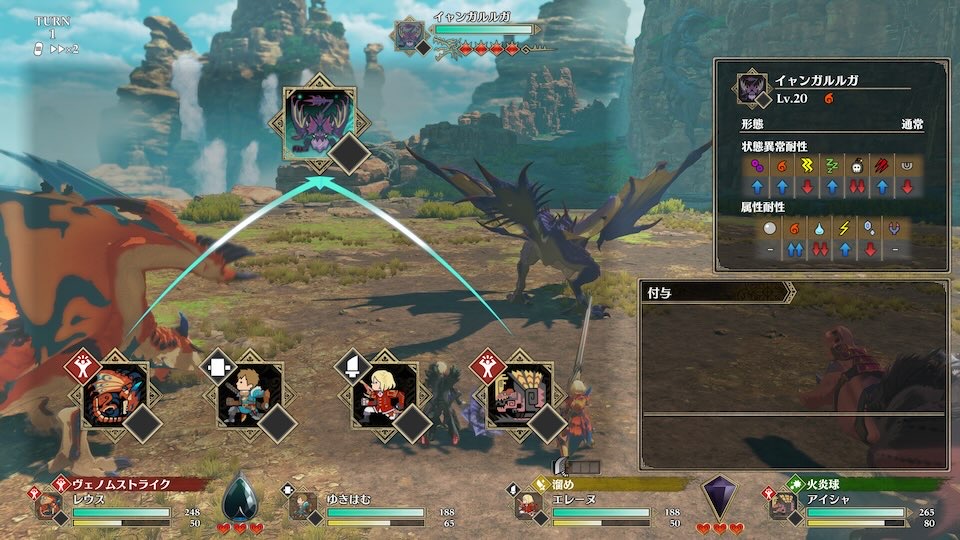
Task: Select the ヴェノムストライク skill label
Action: pos(125,484)
